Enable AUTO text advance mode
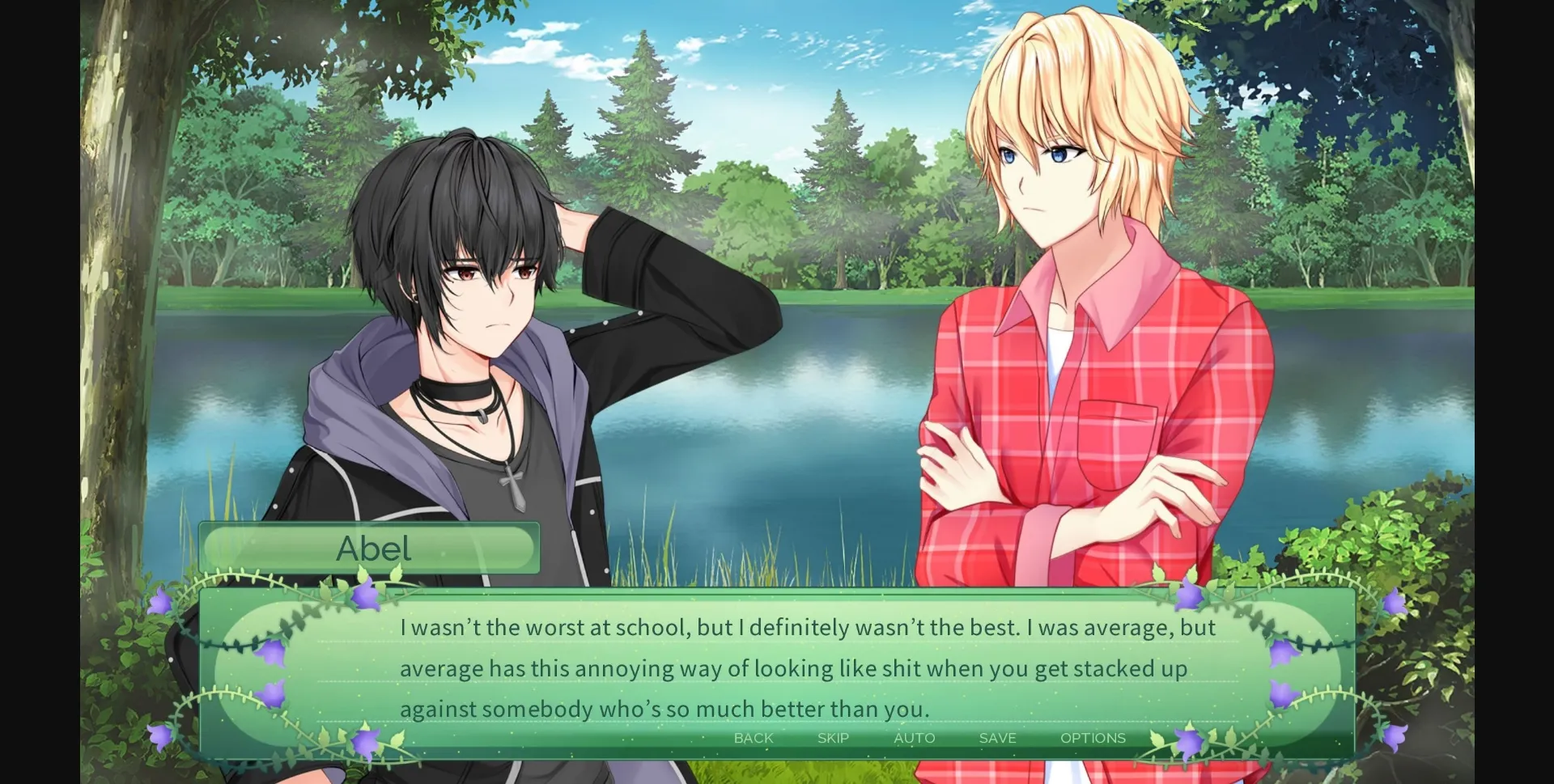 click(915, 738)
